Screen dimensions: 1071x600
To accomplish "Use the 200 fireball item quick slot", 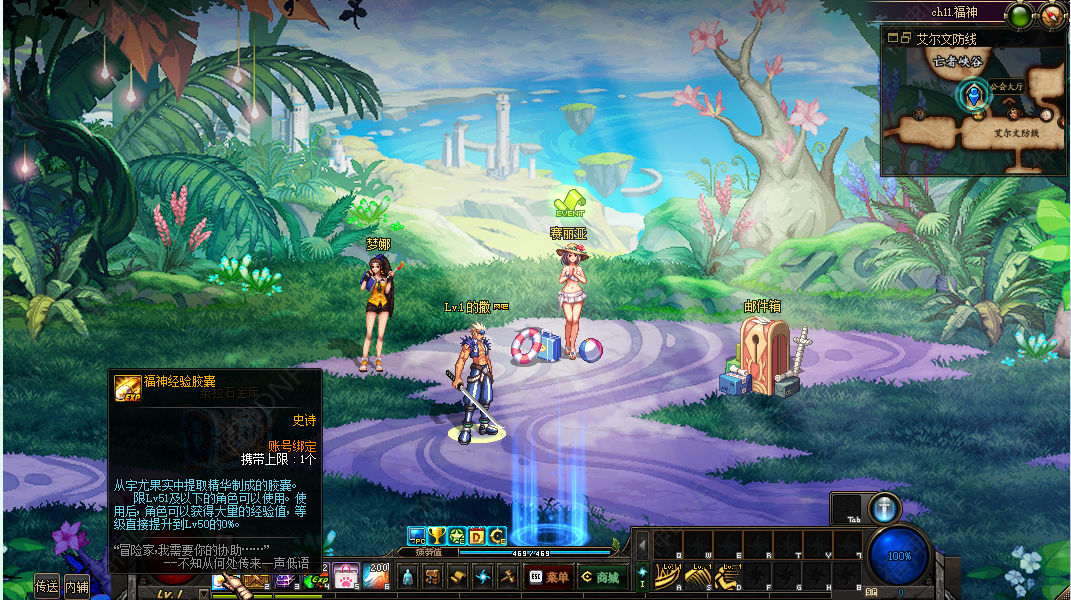I will [x=377, y=577].
